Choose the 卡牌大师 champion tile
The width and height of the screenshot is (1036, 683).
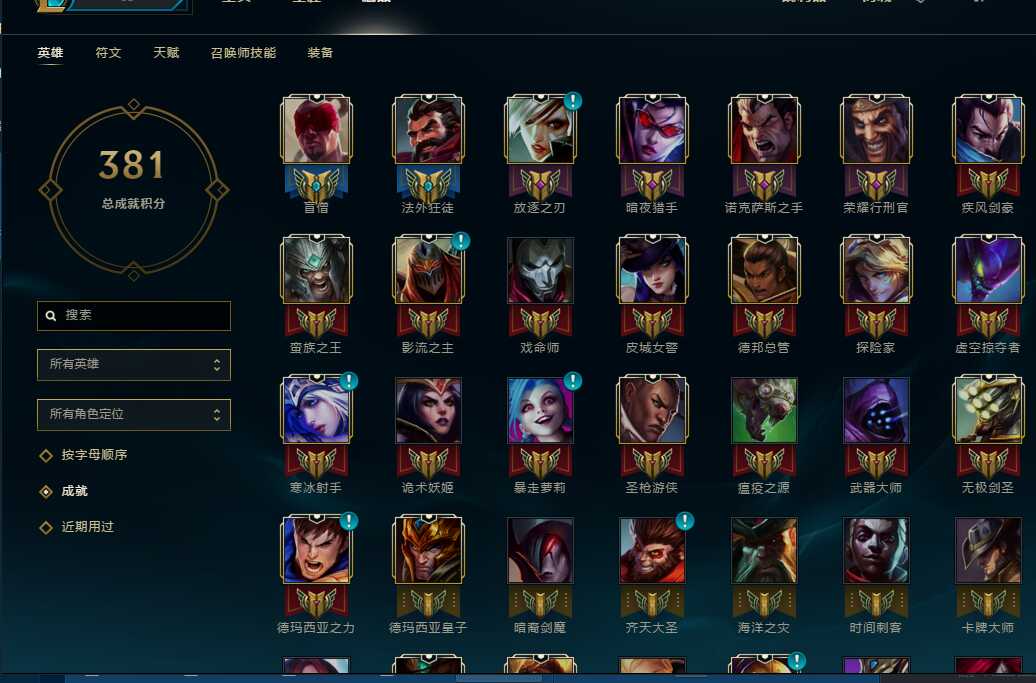[988, 551]
